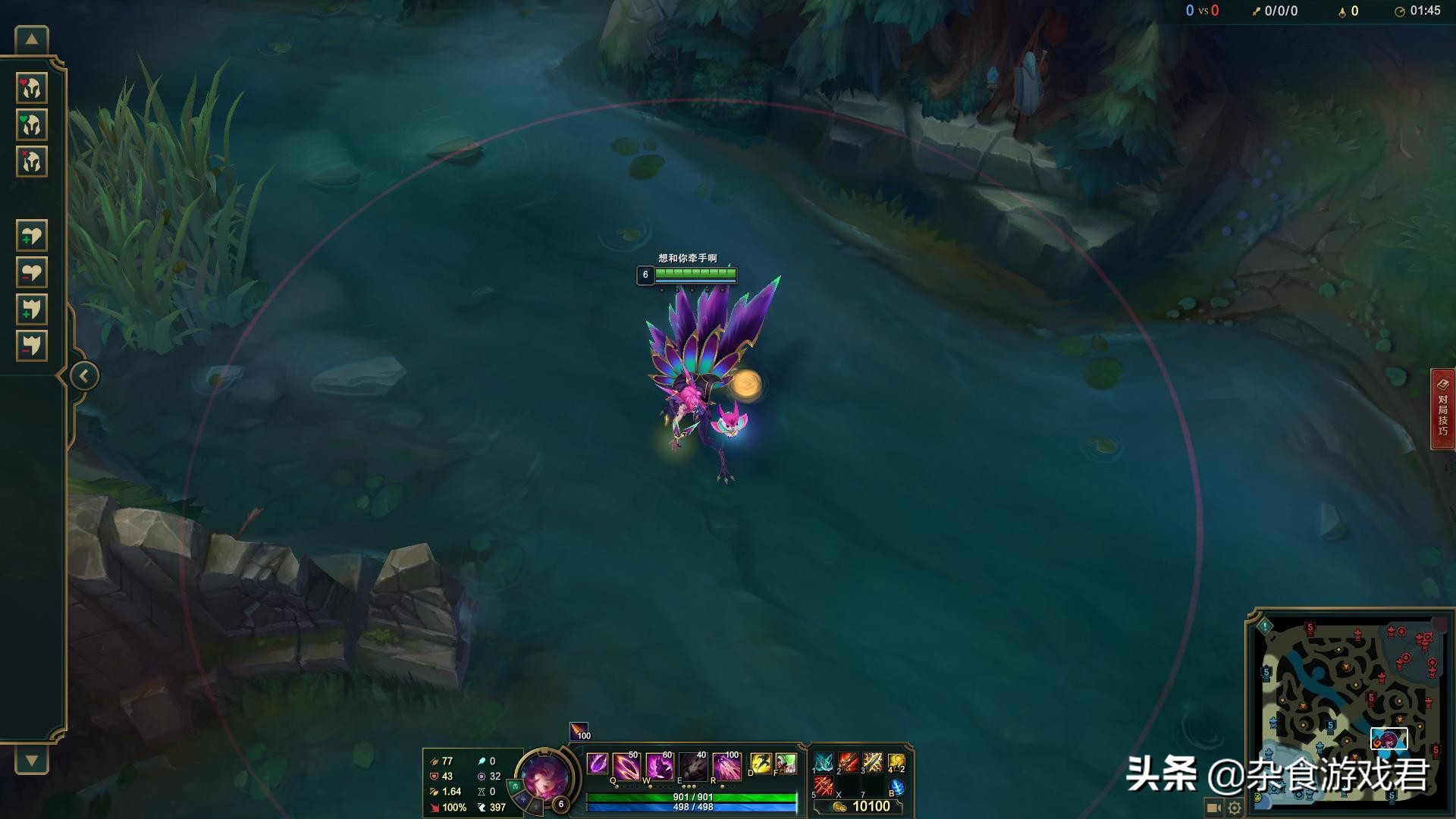Click the heart icon with green plus
Screen dimensions: 1456x819
click(x=32, y=235)
